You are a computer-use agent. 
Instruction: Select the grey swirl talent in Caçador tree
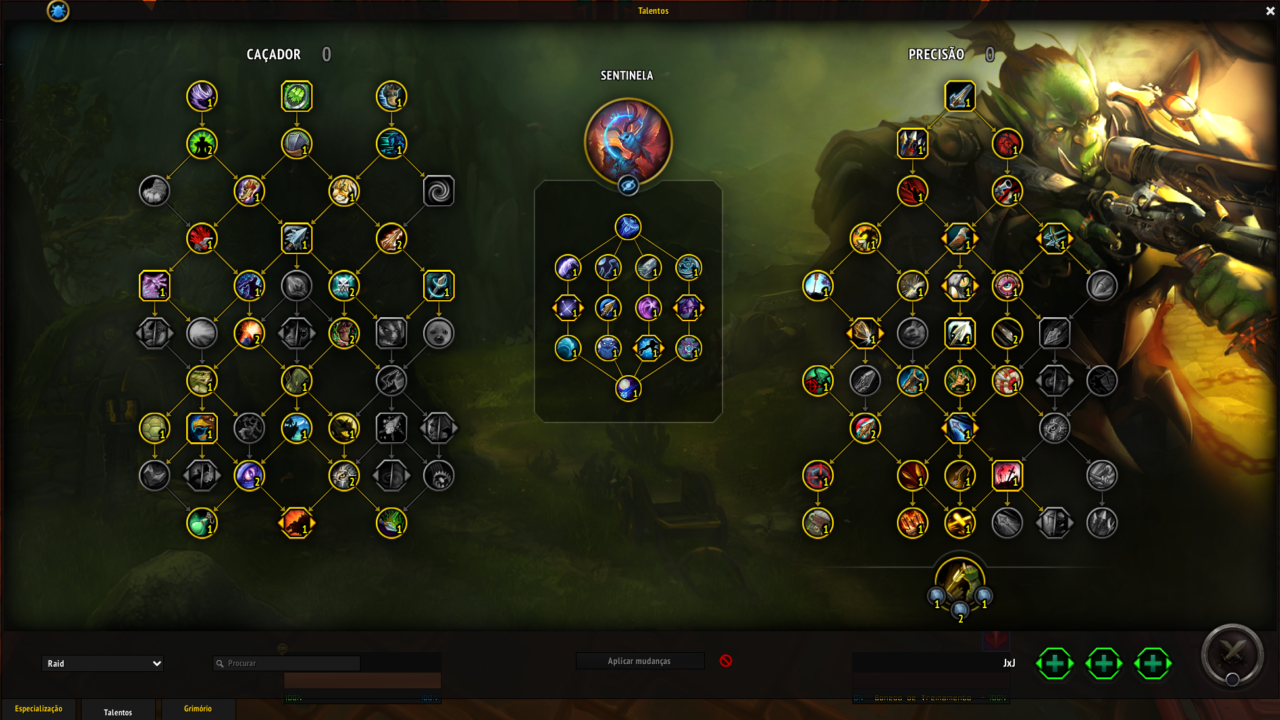pyautogui.click(x=439, y=191)
